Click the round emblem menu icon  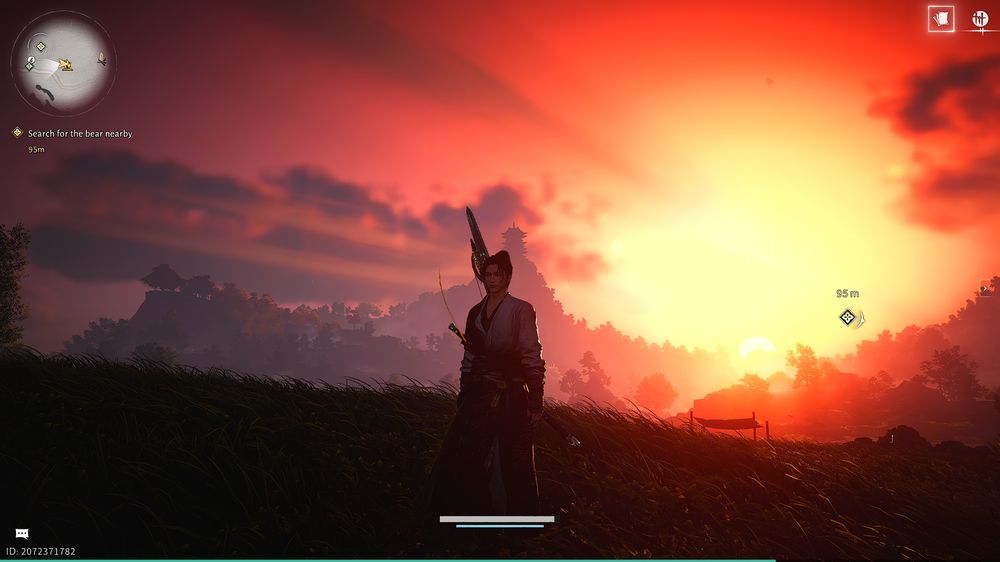[979, 19]
